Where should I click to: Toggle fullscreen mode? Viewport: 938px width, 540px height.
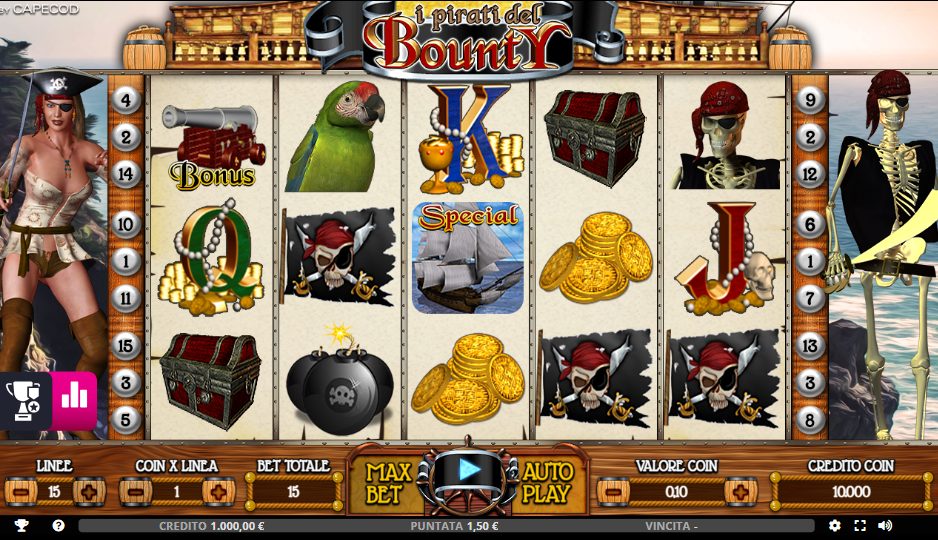tap(860, 525)
